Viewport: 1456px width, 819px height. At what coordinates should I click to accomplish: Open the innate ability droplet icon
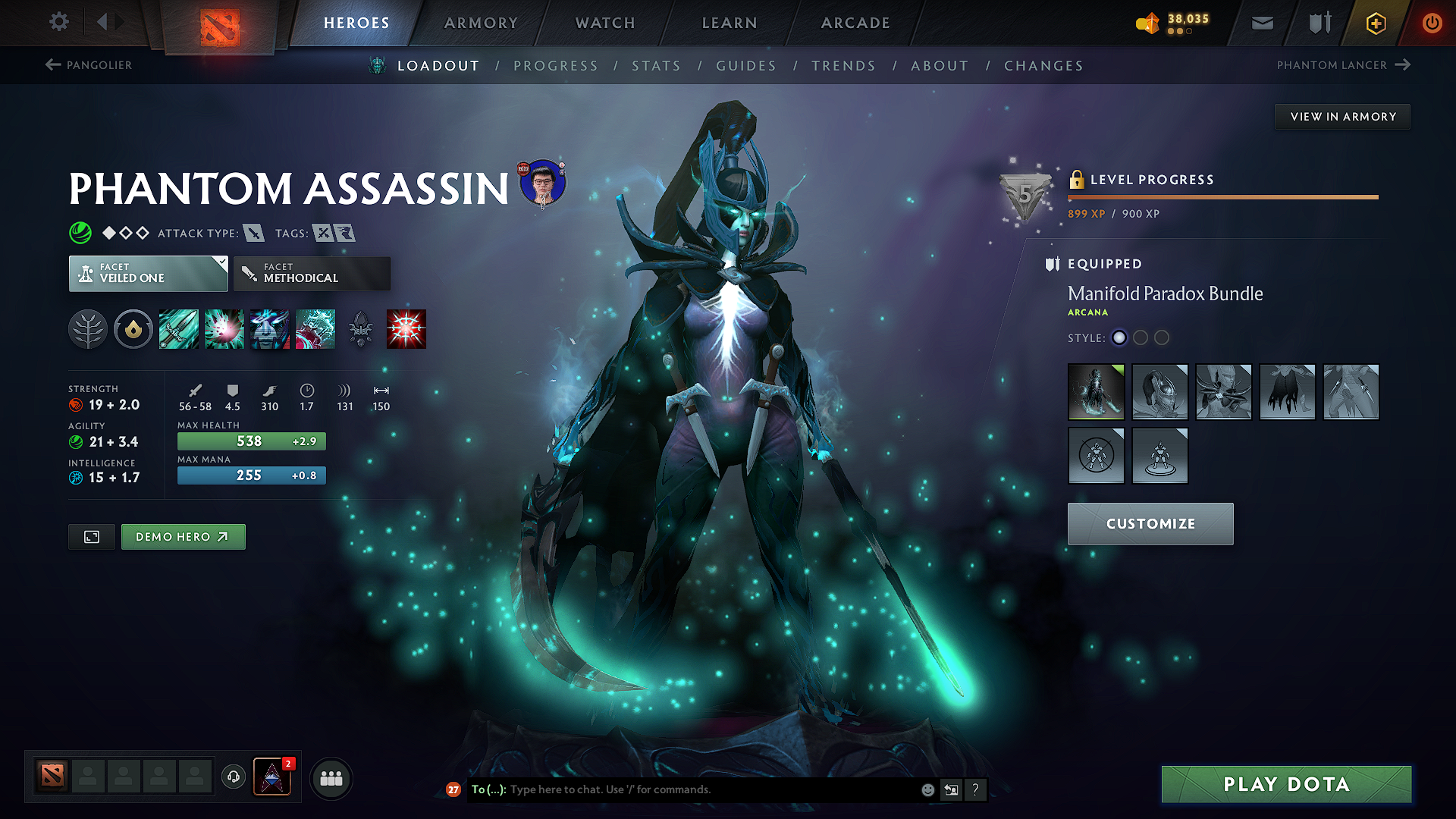(x=133, y=328)
